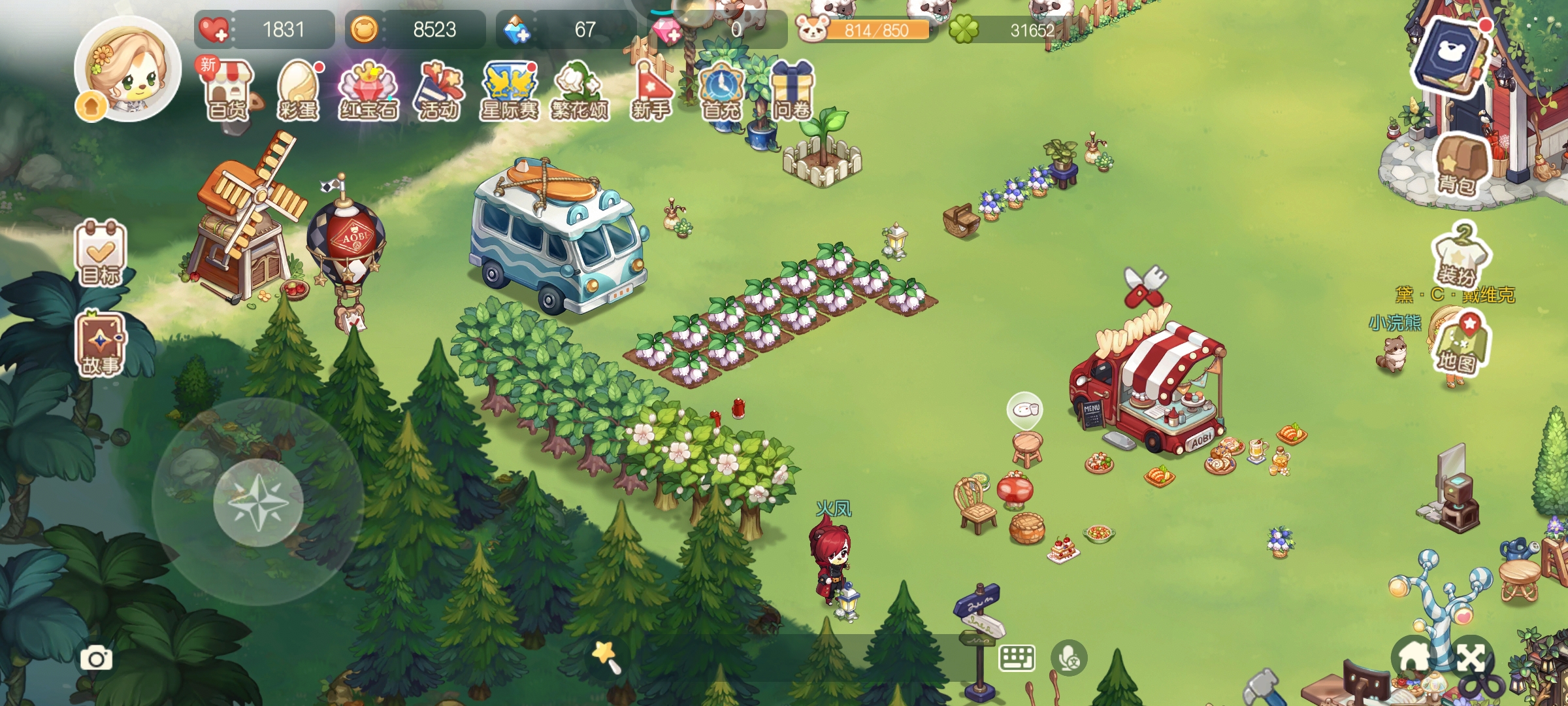This screenshot has width=1568, height=706.
Task: Open the 新手 beginner rewards
Action: 651,90
